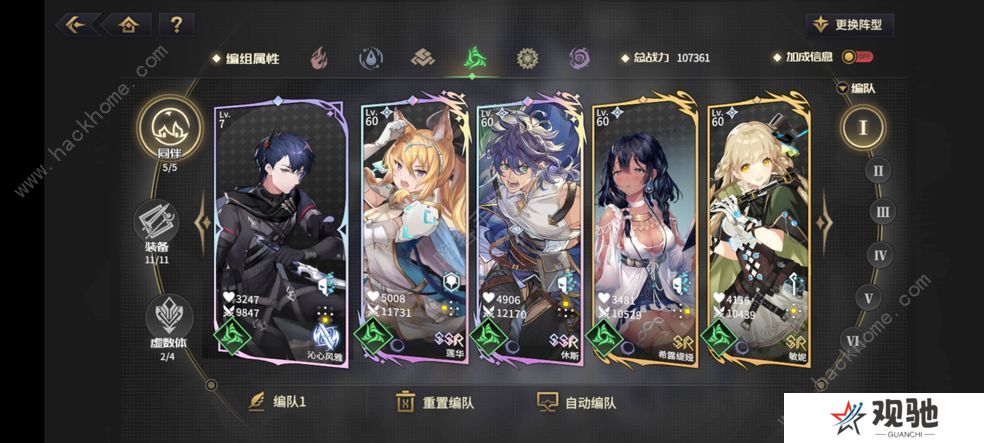Select team slot II
This screenshot has width=984, height=443.
[878, 170]
